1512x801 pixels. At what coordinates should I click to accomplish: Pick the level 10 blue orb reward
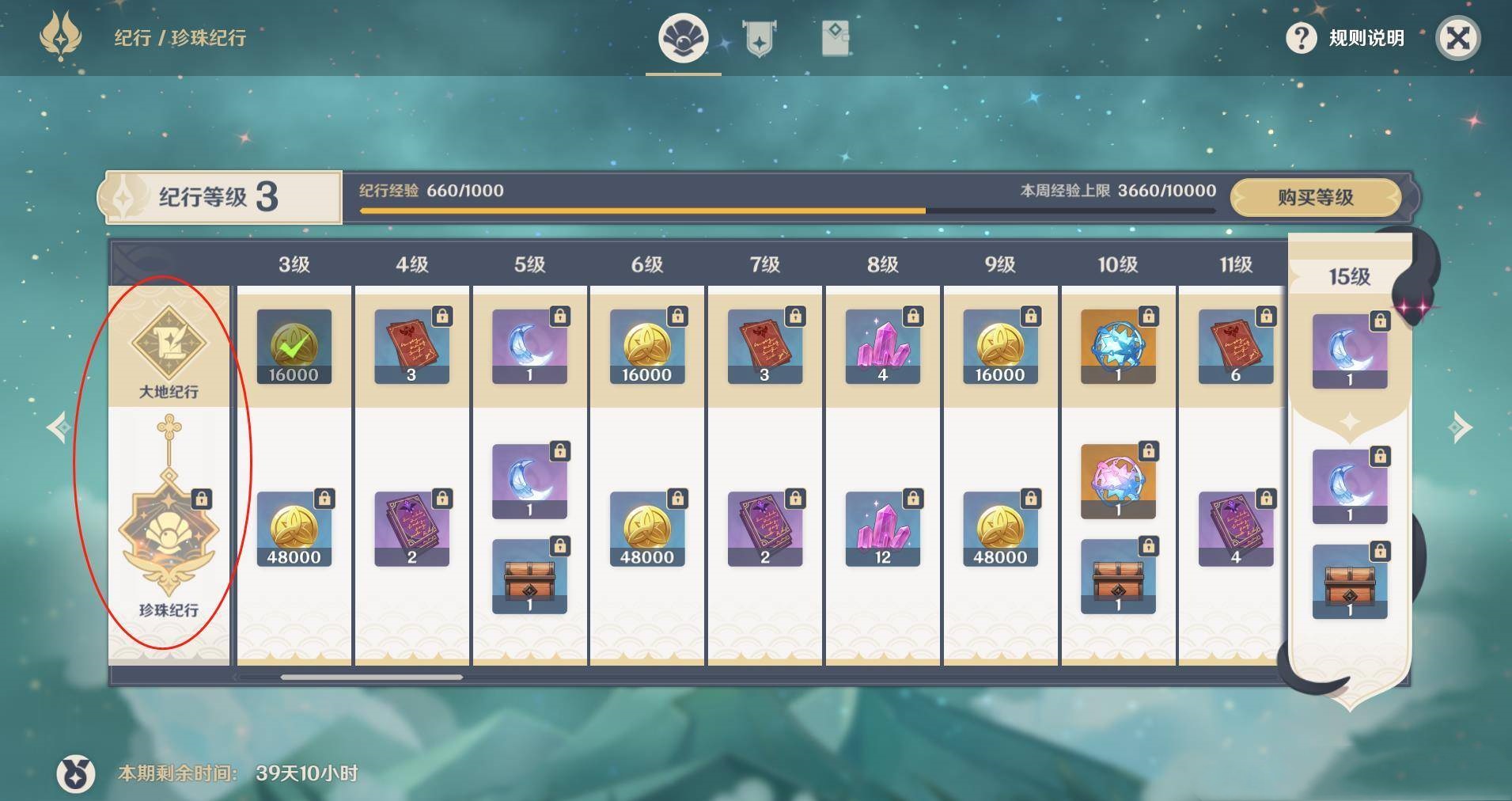1117,347
